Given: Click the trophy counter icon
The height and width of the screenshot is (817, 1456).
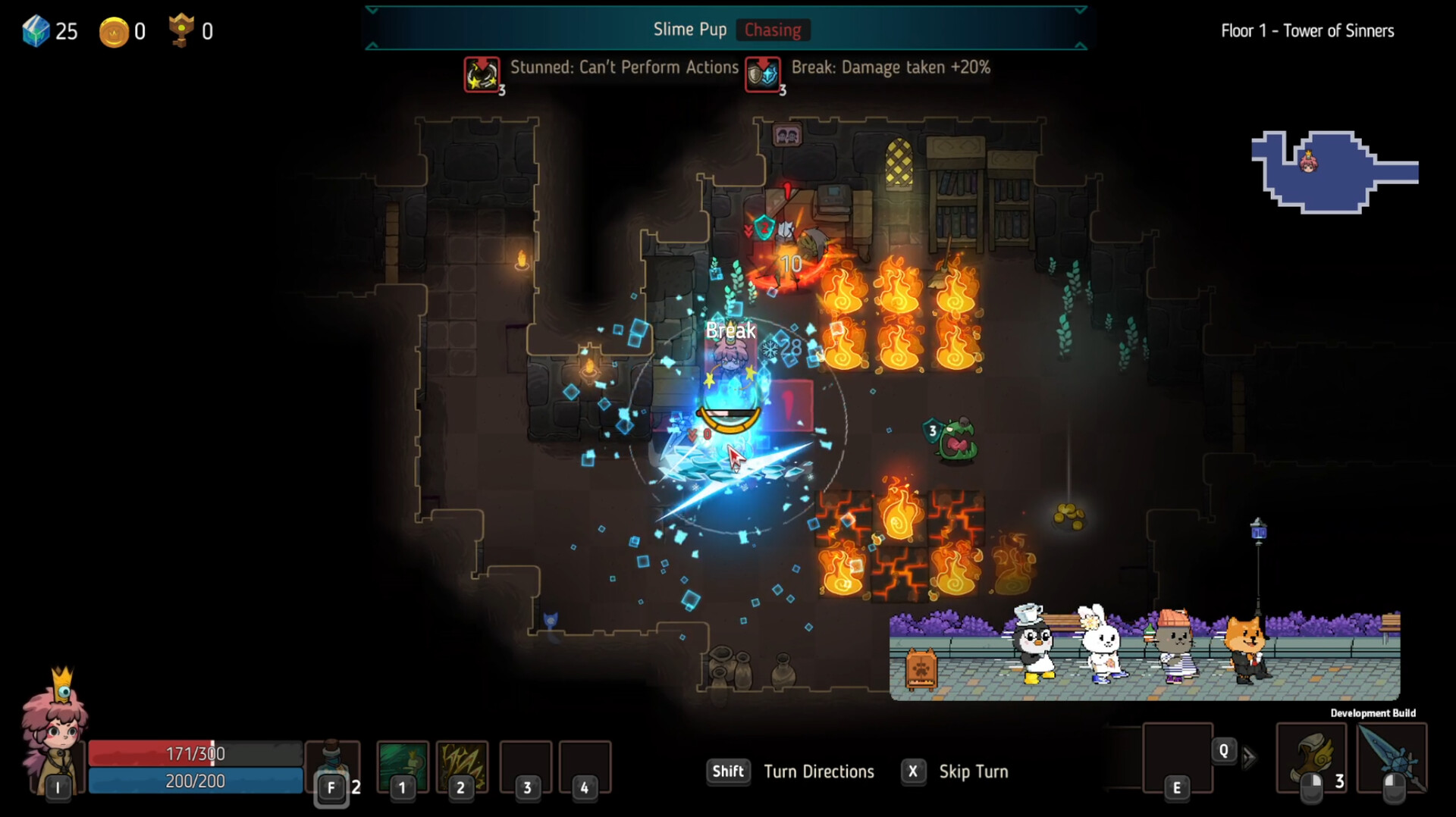Looking at the screenshot, I should (180, 30).
